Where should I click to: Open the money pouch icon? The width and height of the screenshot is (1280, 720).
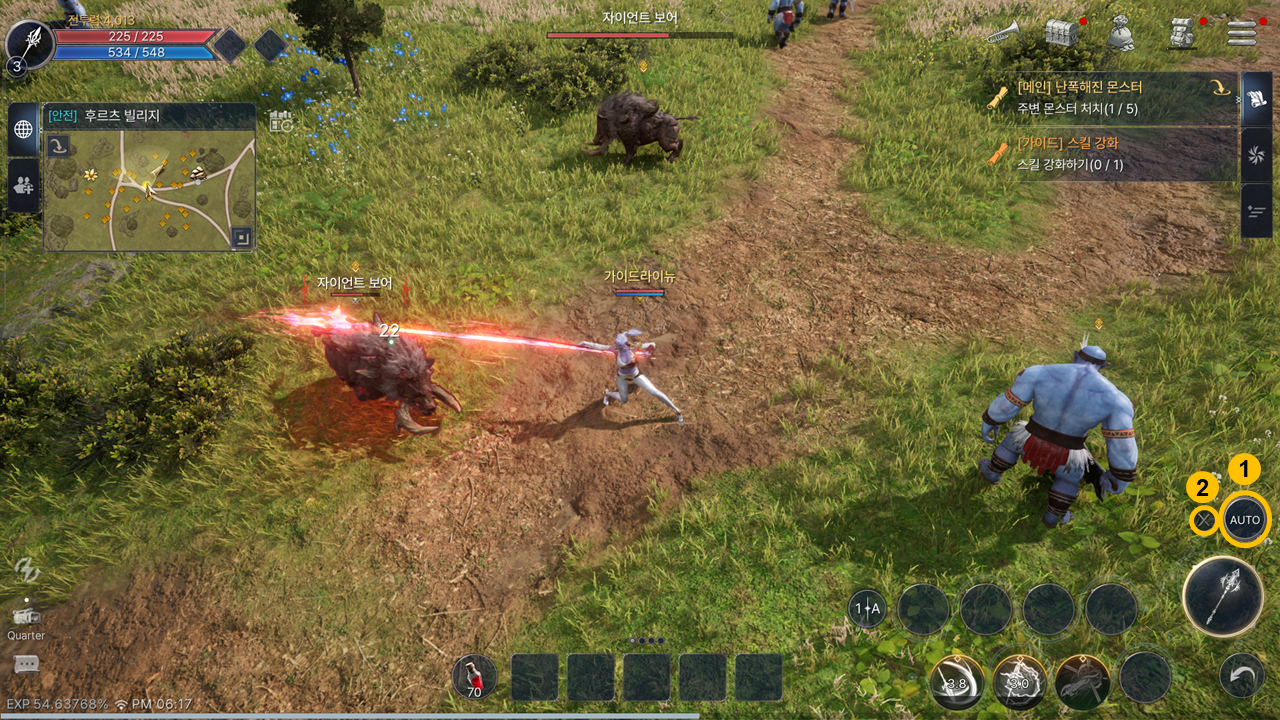pyautogui.click(x=1121, y=34)
